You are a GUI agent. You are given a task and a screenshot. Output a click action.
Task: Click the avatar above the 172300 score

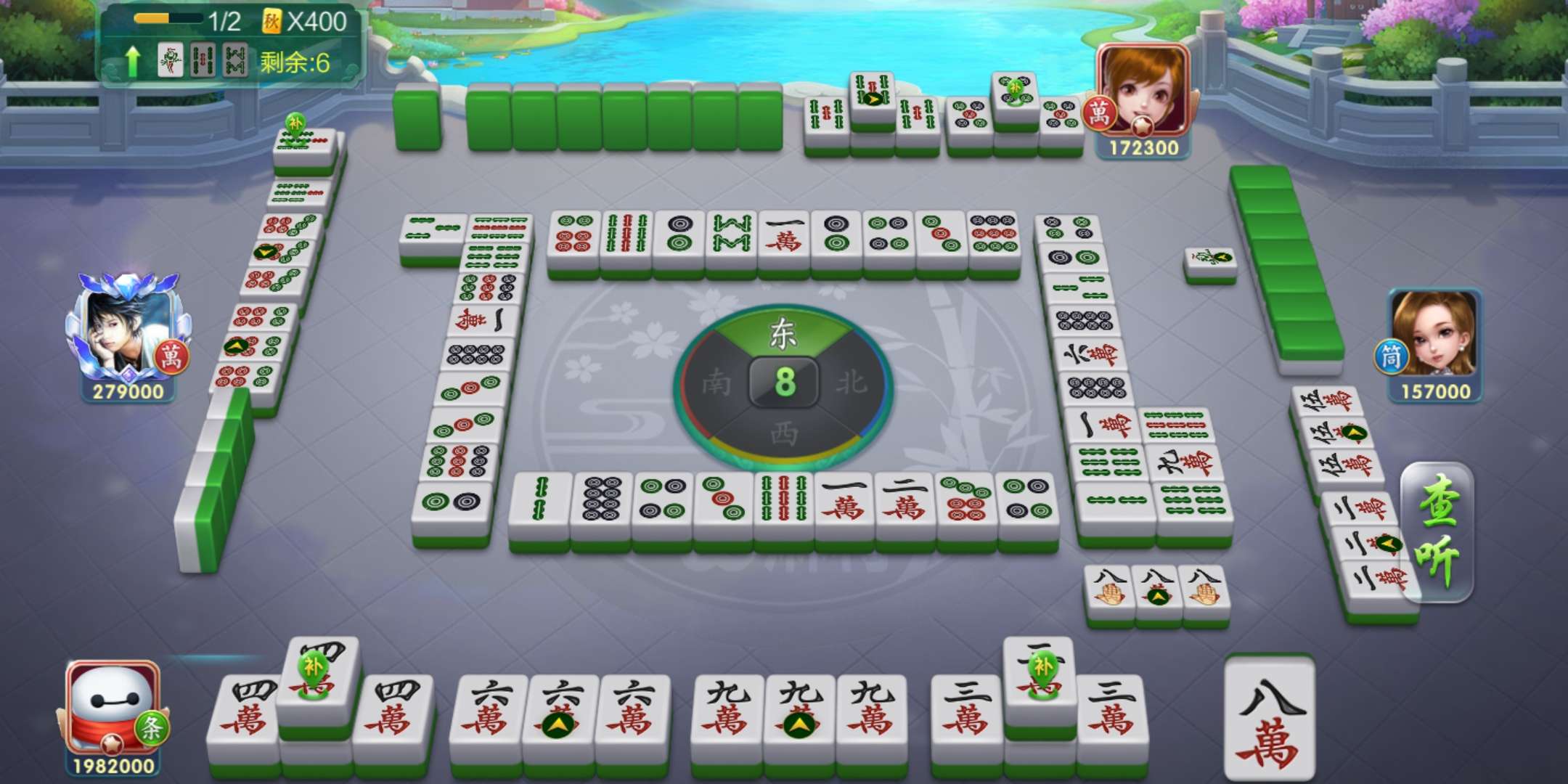coord(1143,91)
